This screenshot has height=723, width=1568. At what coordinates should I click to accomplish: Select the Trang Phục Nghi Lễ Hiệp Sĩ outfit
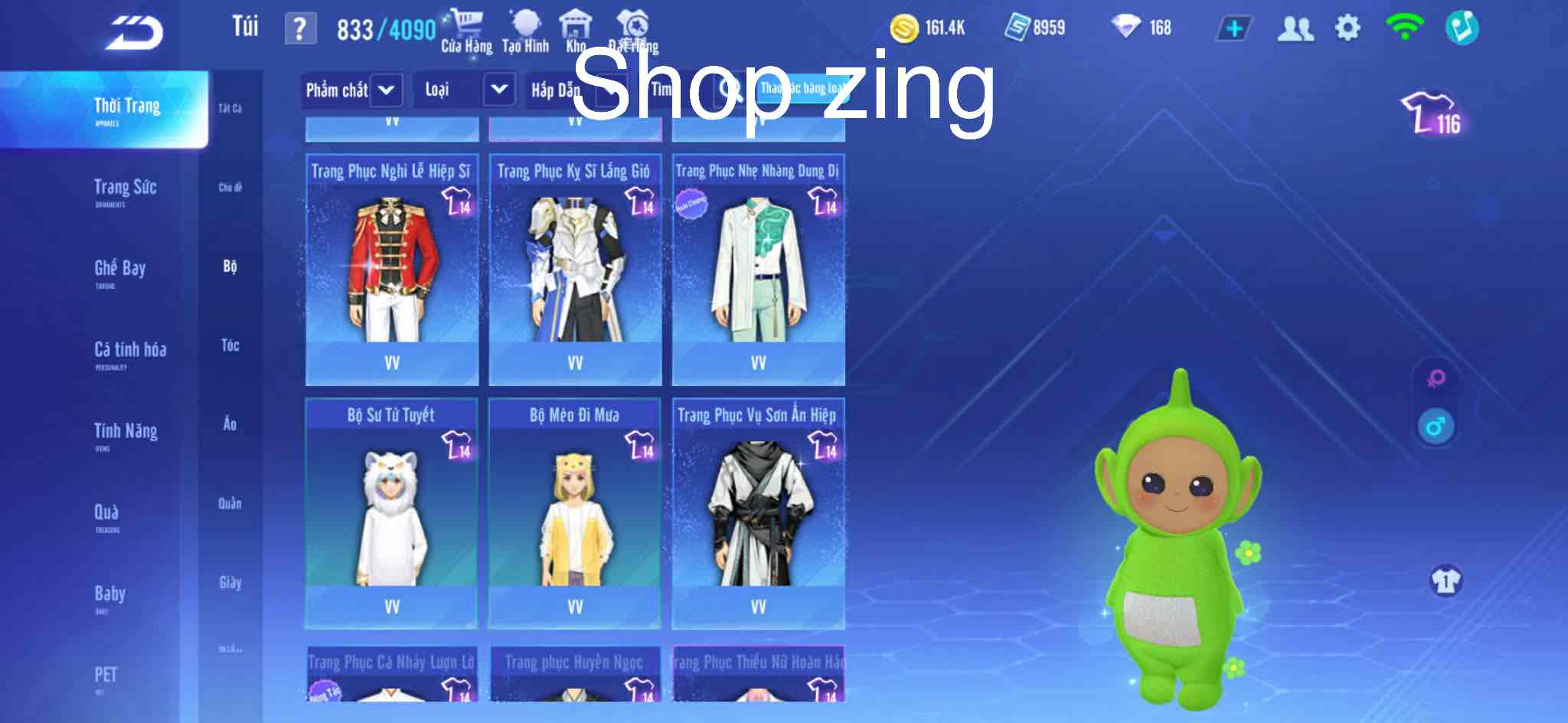(392, 270)
